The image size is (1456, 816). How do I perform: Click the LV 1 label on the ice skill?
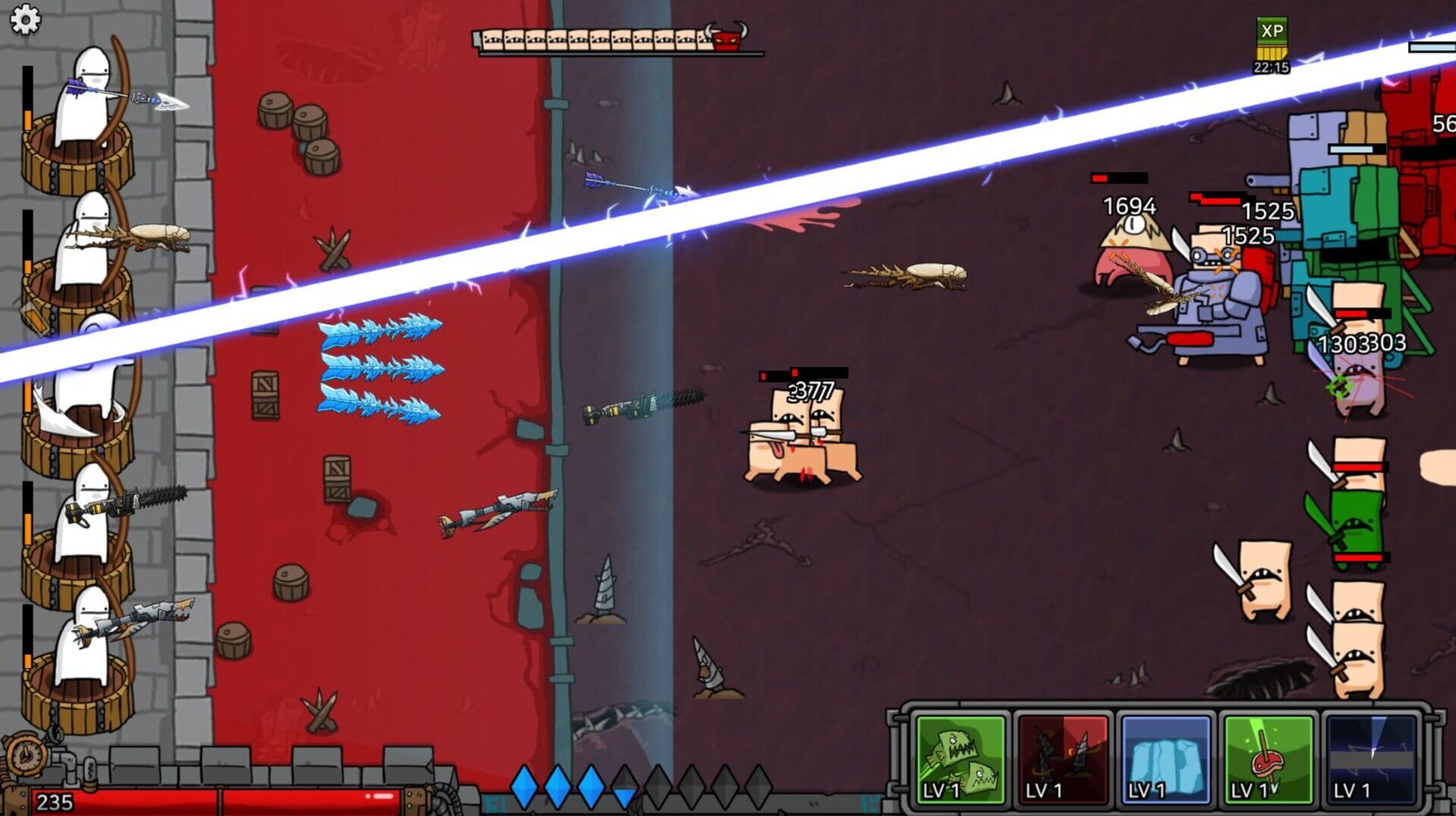(1145, 789)
